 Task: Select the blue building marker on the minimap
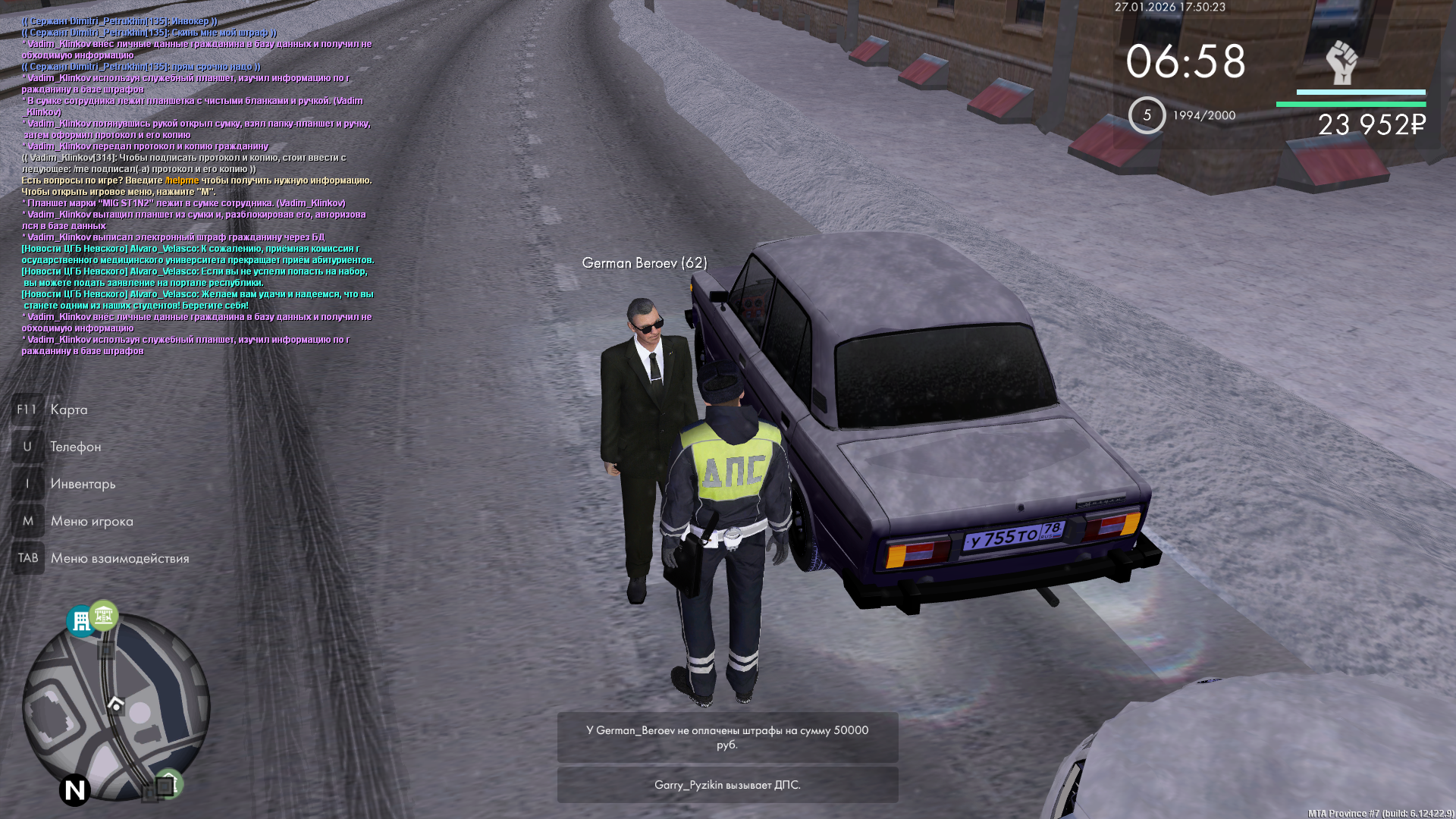(x=80, y=621)
